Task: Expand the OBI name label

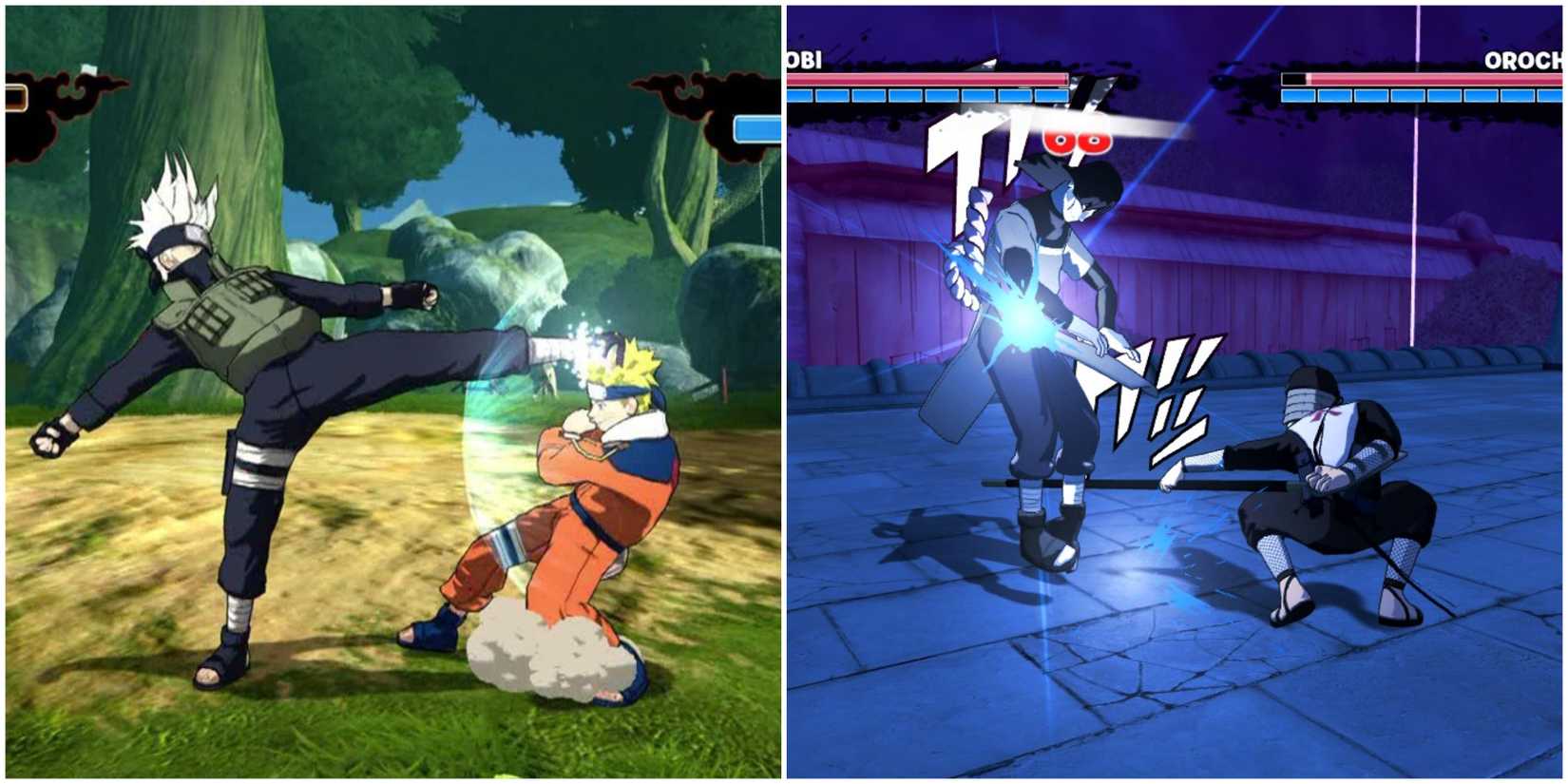Action: point(803,57)
